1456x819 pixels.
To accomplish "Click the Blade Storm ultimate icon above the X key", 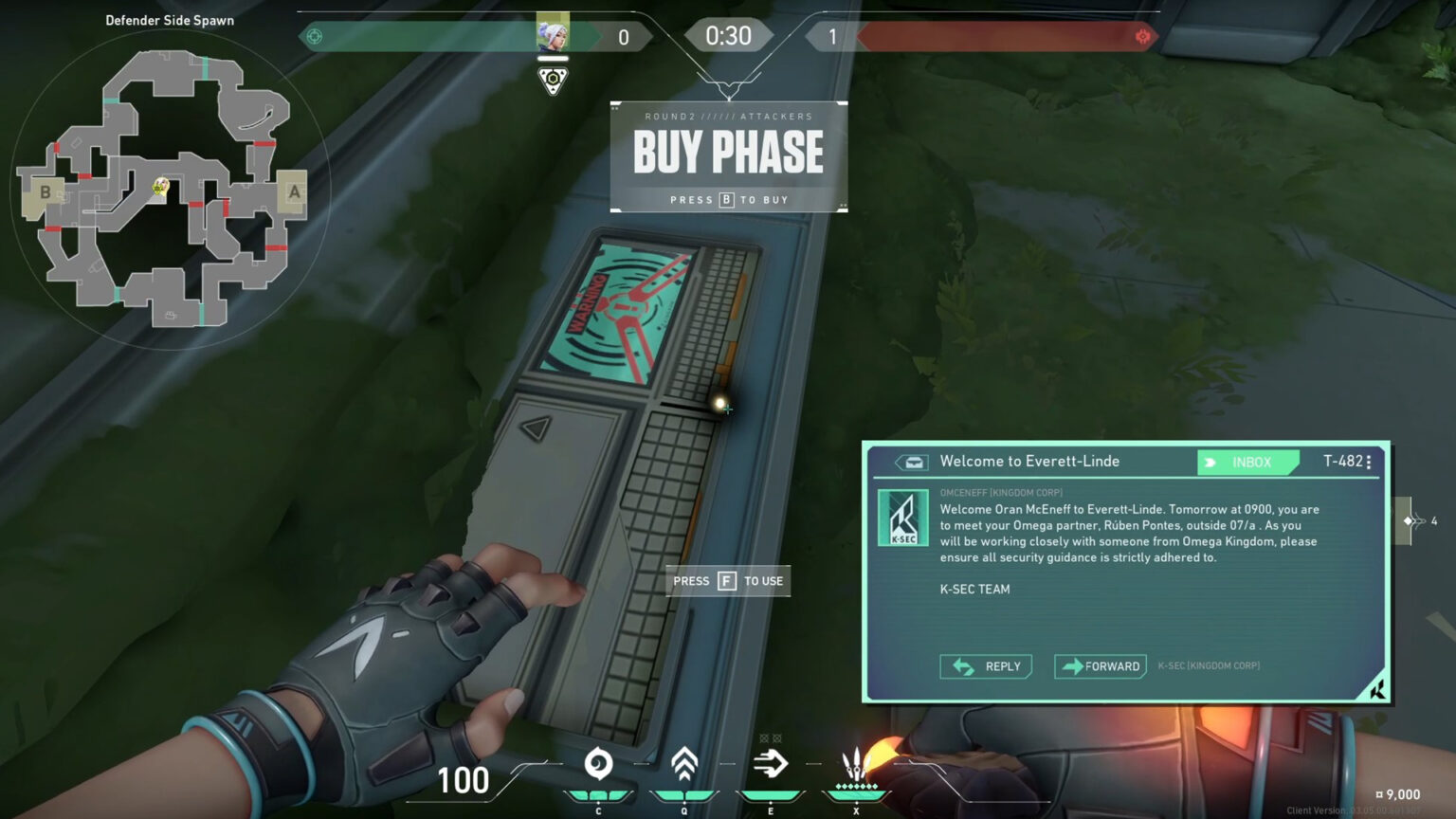I will tap(856, 764).
